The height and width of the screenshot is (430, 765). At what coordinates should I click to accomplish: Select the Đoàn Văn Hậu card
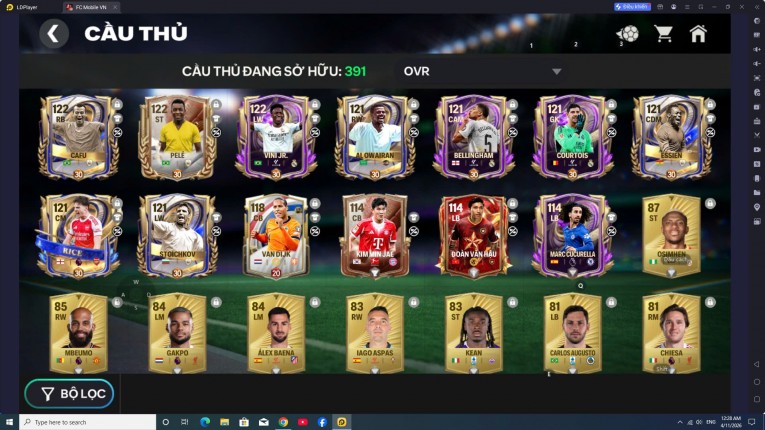pyautogui.click(x=473, y=235)
